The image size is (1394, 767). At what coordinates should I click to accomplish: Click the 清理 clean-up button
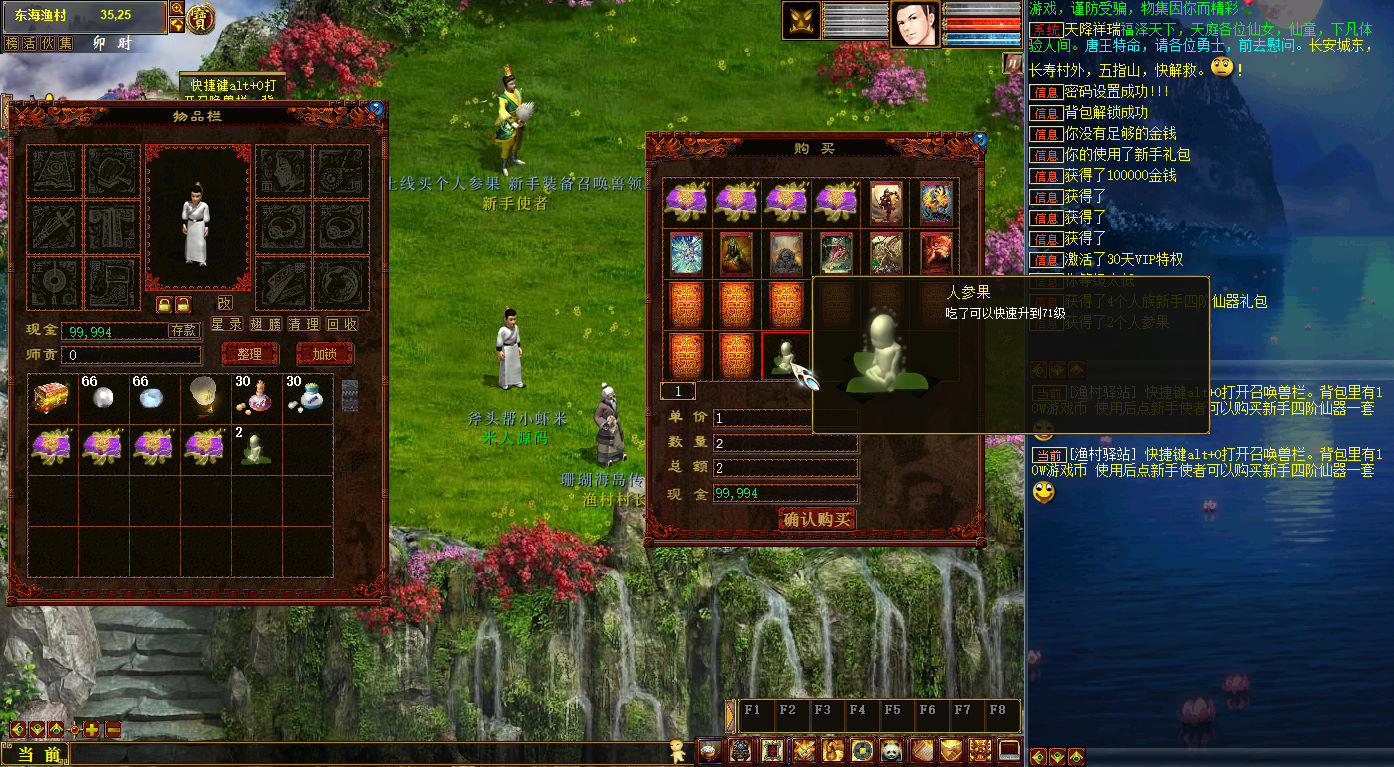[x=304, y=325]
